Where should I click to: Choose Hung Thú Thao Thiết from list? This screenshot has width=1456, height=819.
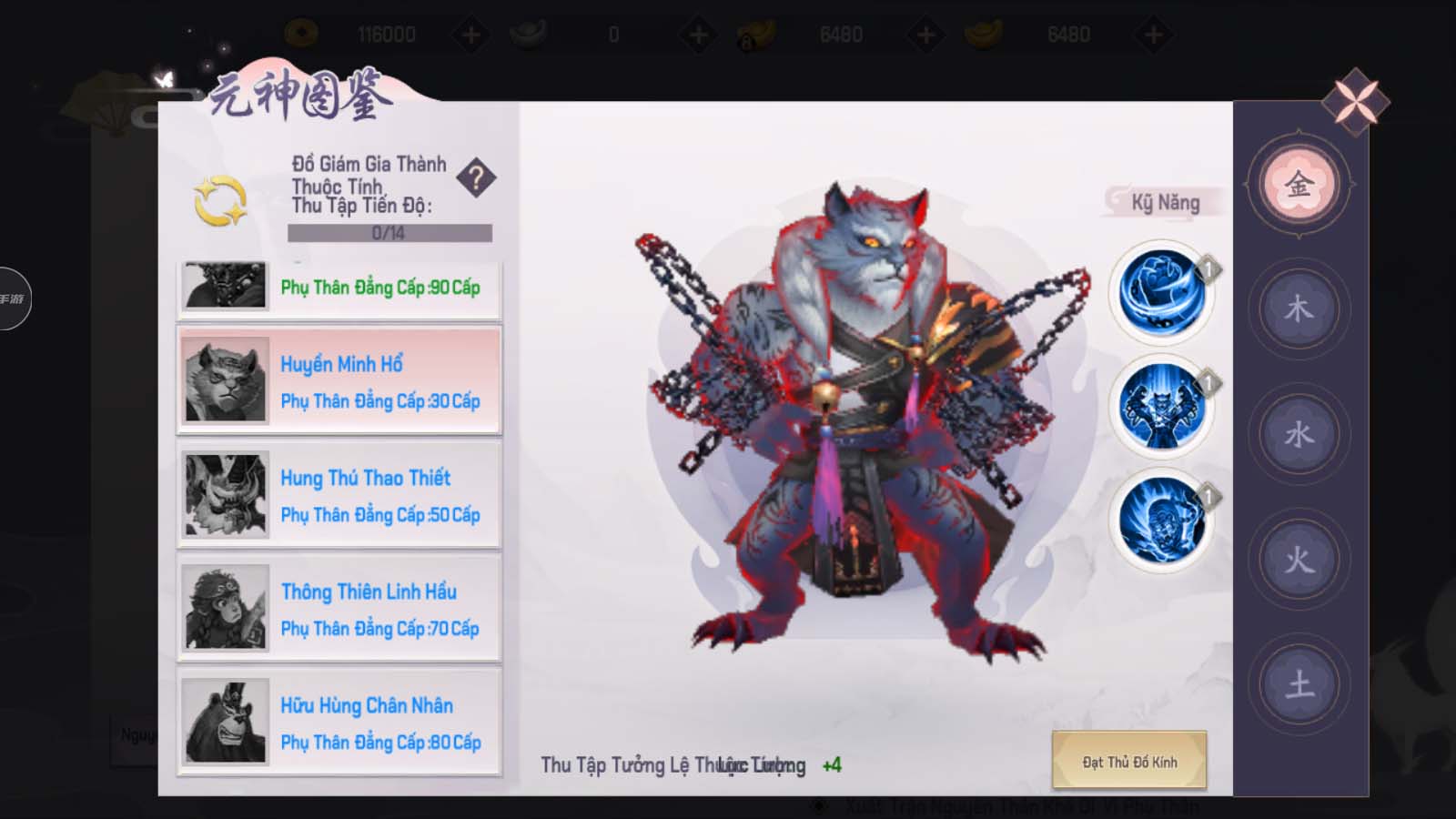(339, 494)
